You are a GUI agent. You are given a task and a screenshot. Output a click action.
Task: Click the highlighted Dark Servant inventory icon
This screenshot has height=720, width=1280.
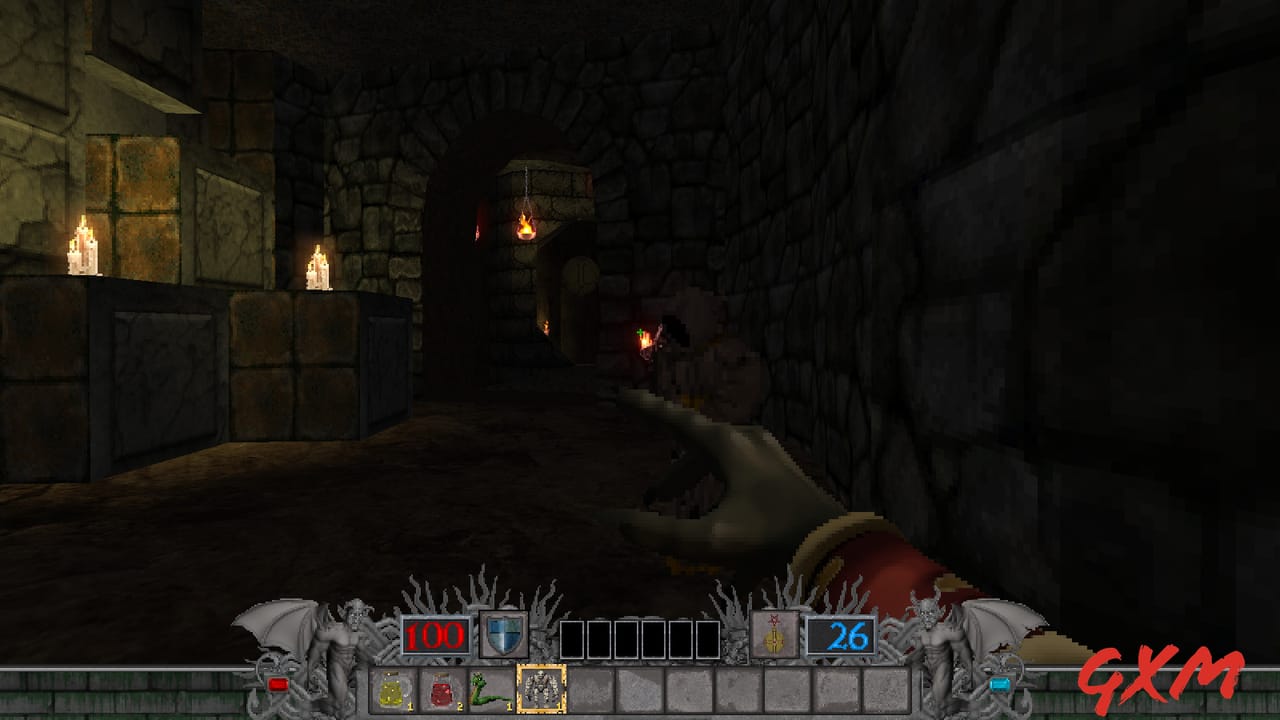point(541,688)
